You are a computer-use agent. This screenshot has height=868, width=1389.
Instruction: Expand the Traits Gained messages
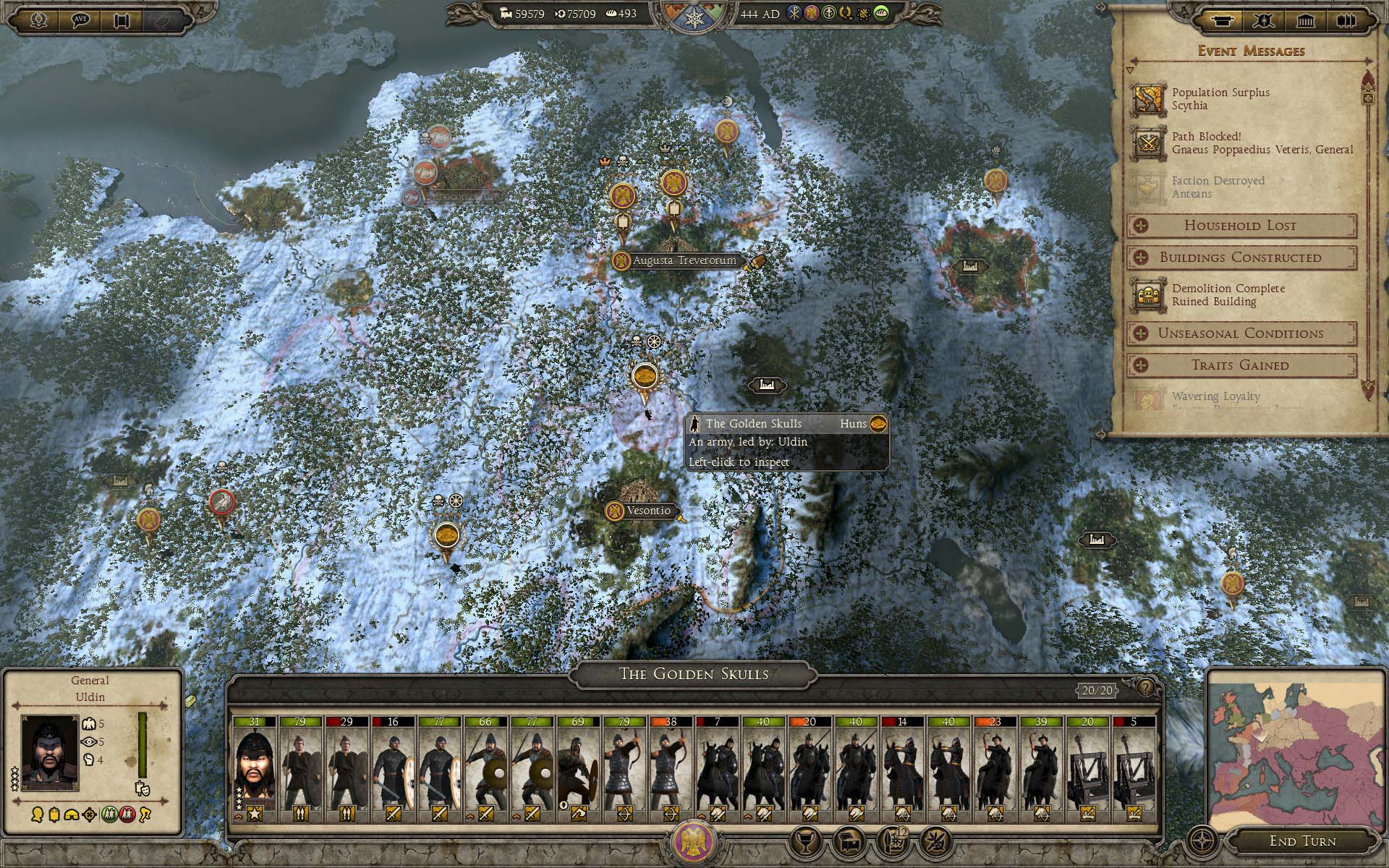point(1241,365)
